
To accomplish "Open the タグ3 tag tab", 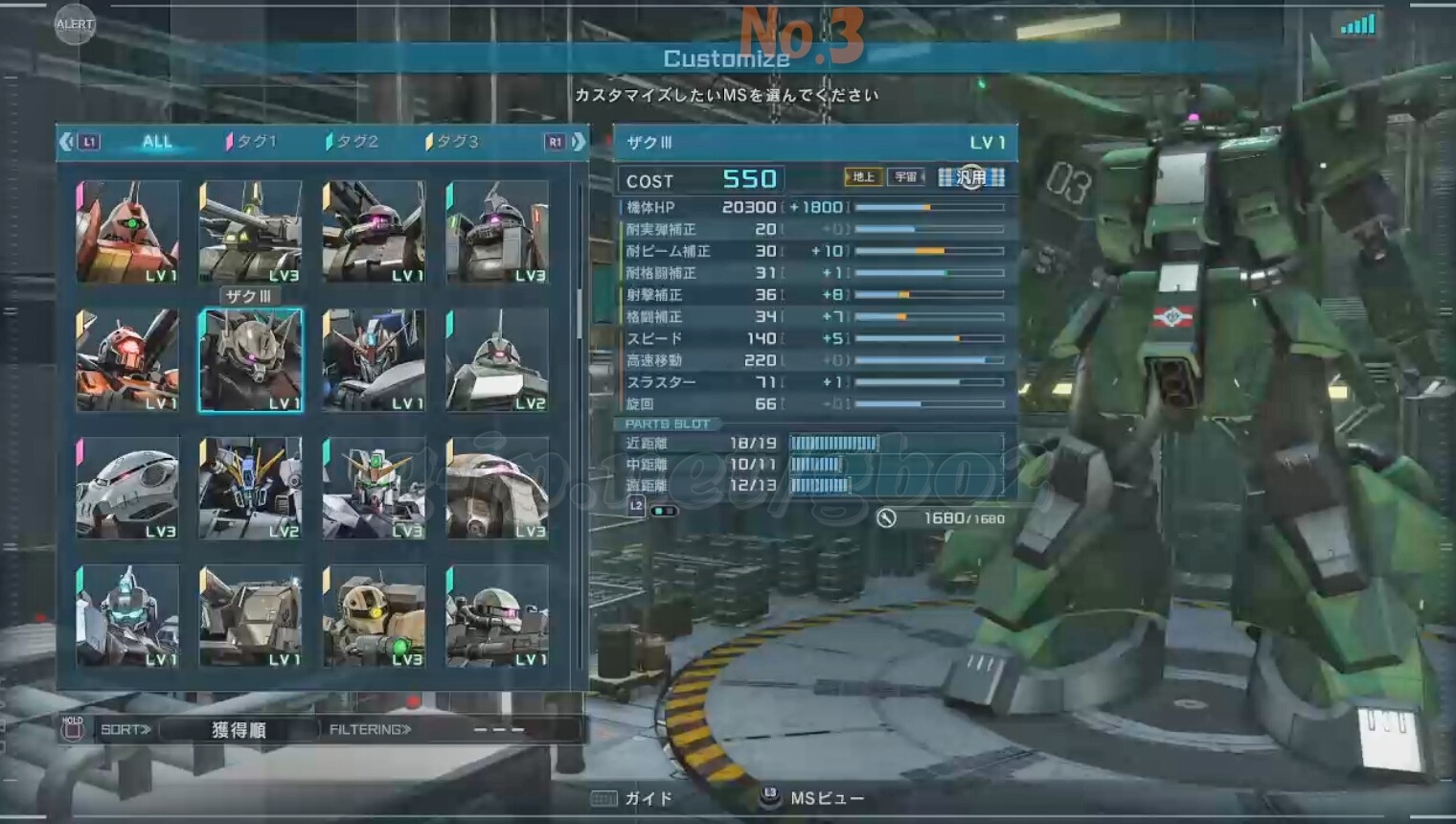I will pyautogui.click(x=453, y=142).
